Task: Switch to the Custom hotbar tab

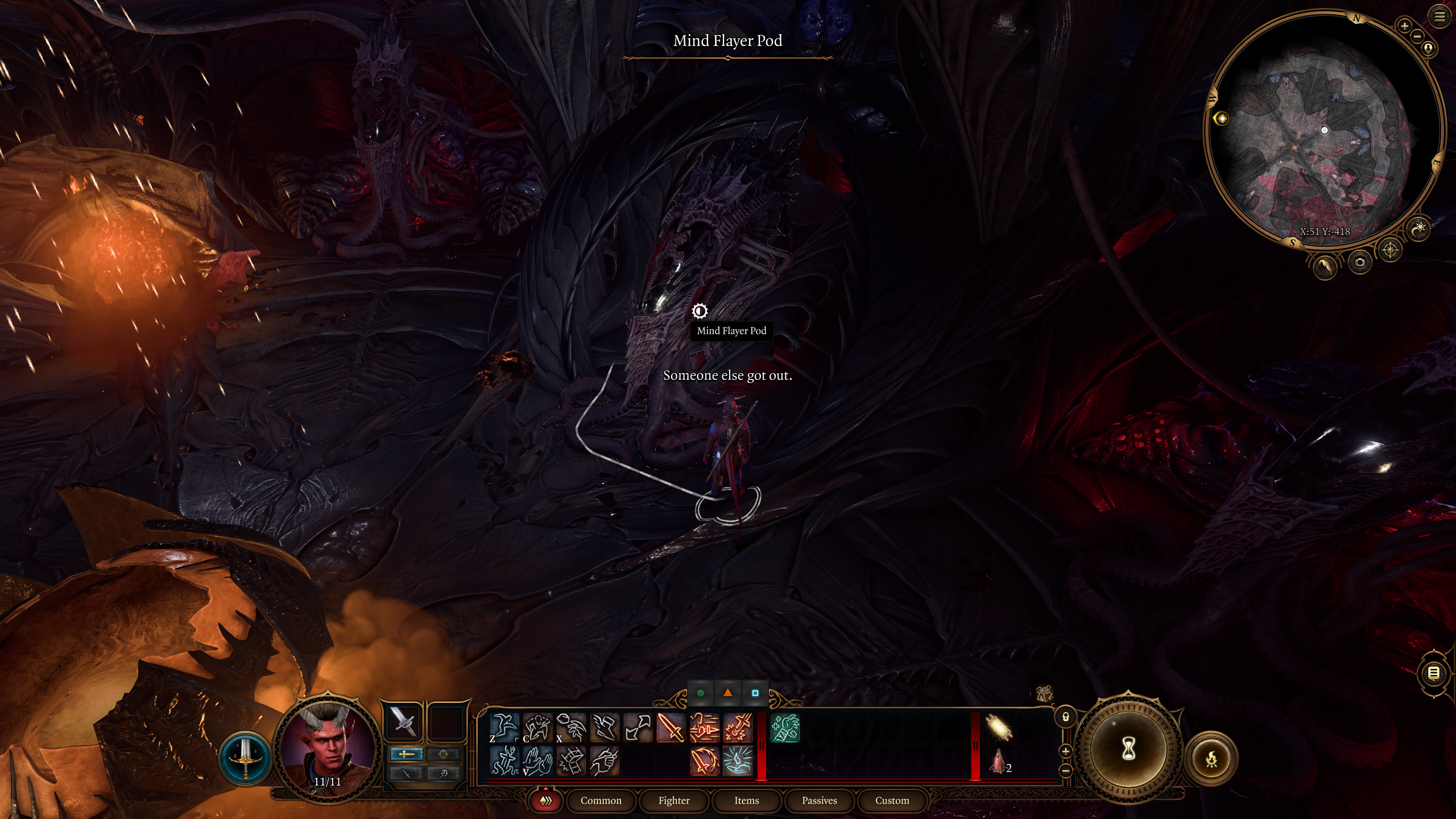Action: click(x=892, y=801)
